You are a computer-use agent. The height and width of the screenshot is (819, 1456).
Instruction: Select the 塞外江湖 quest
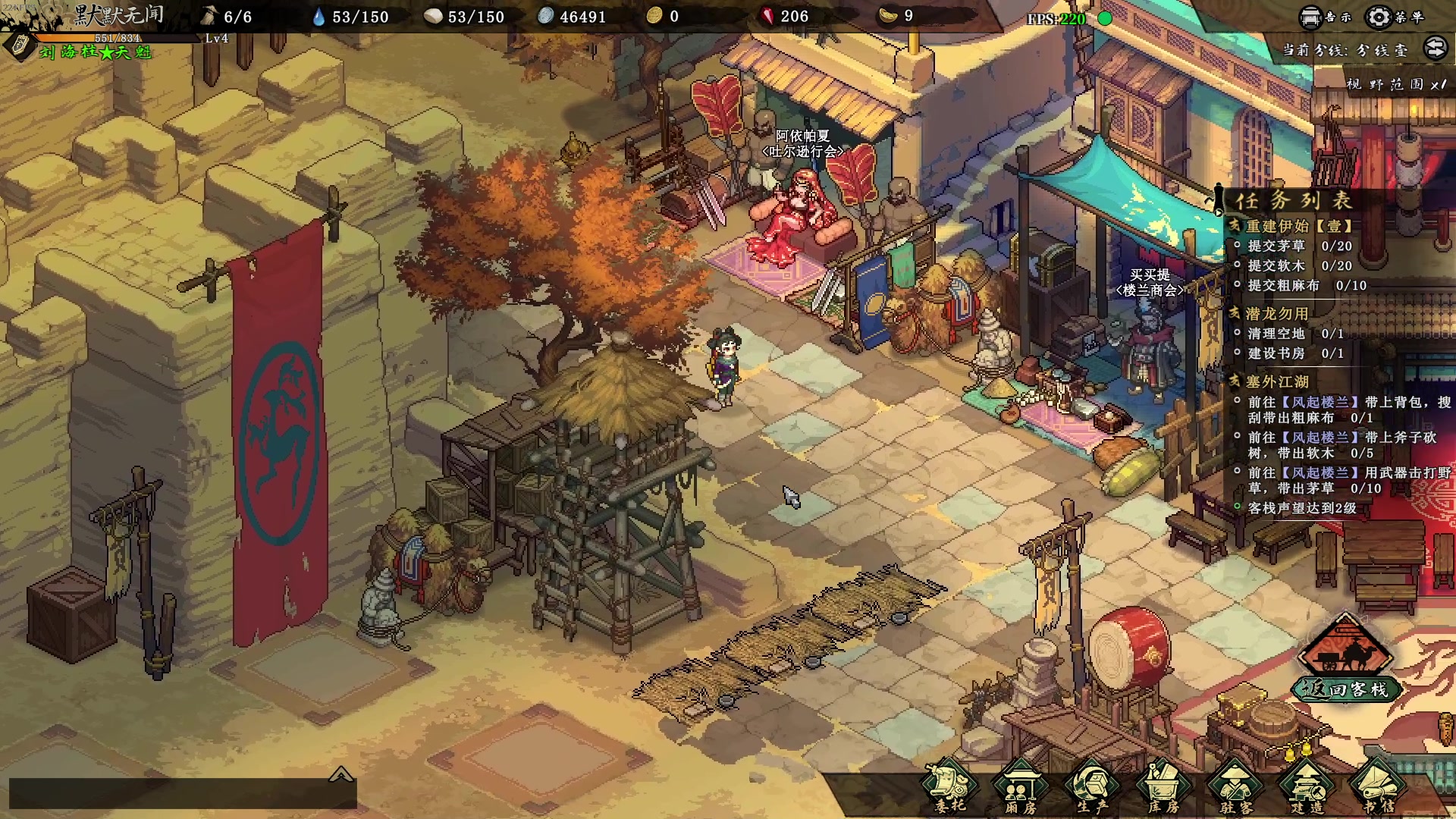click(x=1277, y=381)
